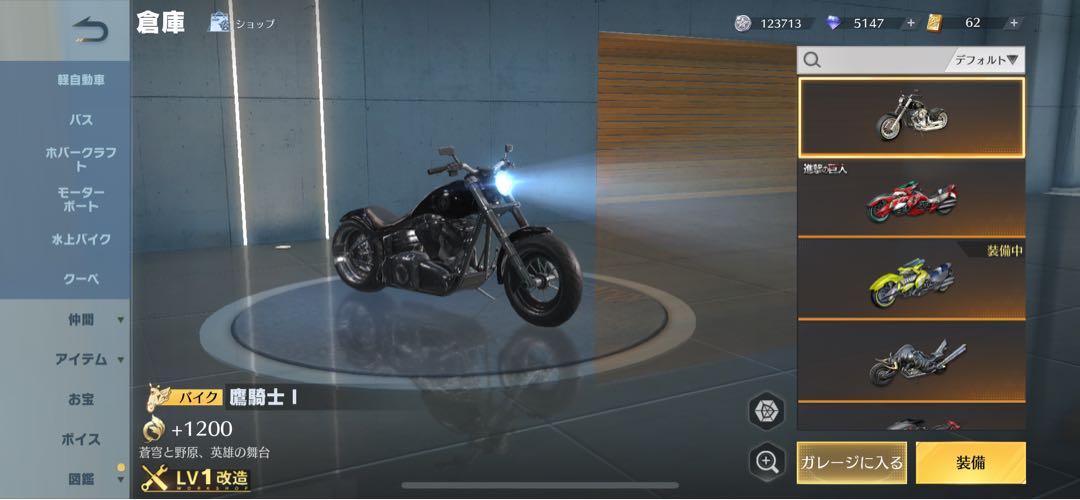Viewport: 1080px width, 500px height.
Task: Click the search field in vehicle list
Action: coord(870,60)
